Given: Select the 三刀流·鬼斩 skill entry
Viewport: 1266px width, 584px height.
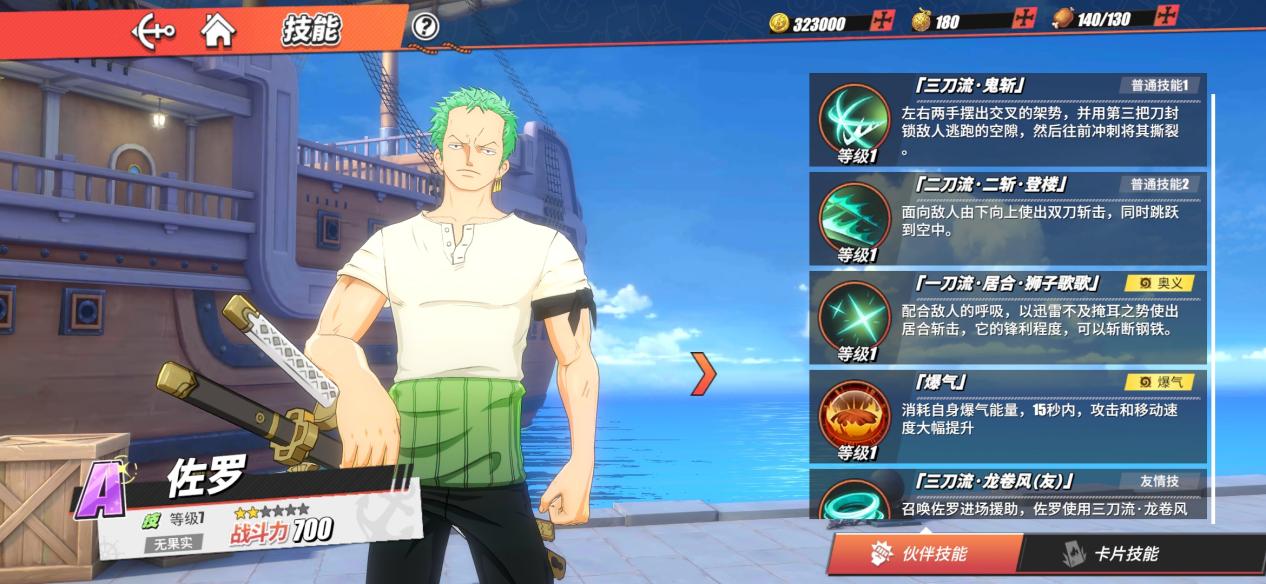Looking at the screenshot, I should (1008, 120).
